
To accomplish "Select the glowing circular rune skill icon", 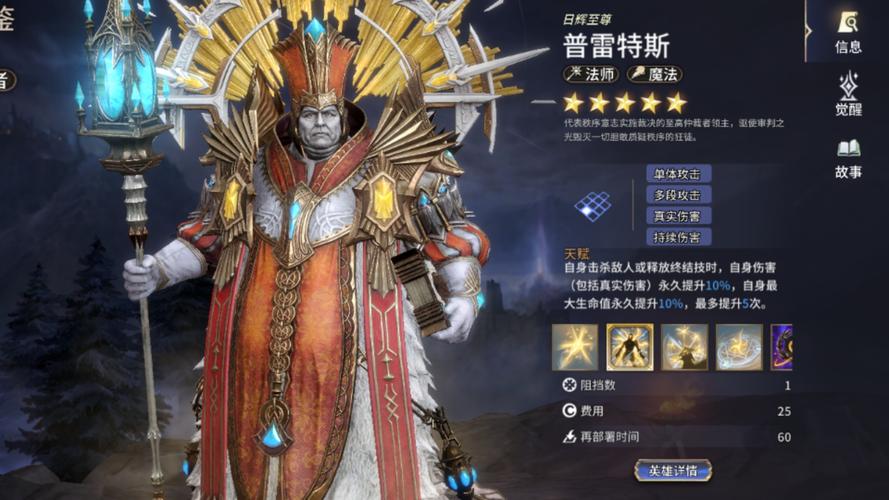I will point(739,346).
